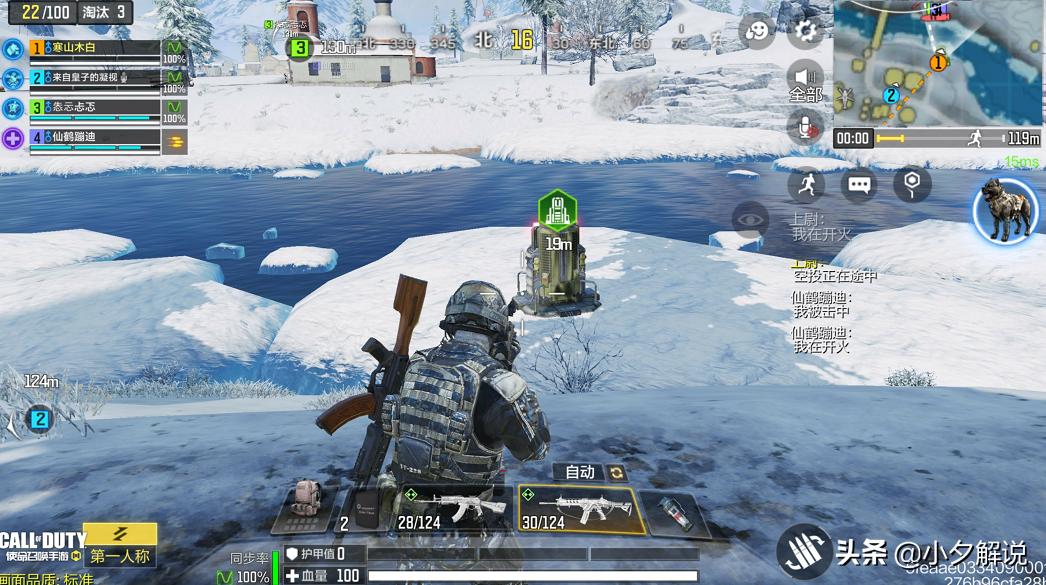Switch to the AK rifle with 28/124 ammo
This screenshot has width=1046, height=585.
click(x=453, y=509)
